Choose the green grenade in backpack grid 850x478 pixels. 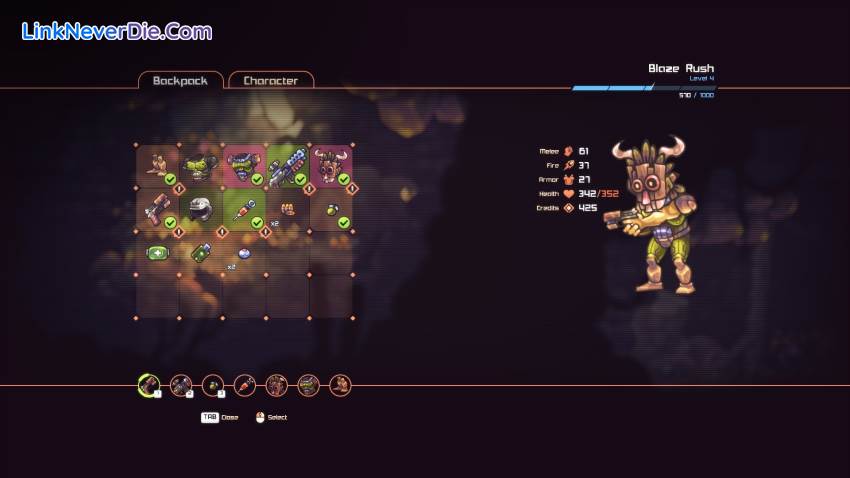330,209
